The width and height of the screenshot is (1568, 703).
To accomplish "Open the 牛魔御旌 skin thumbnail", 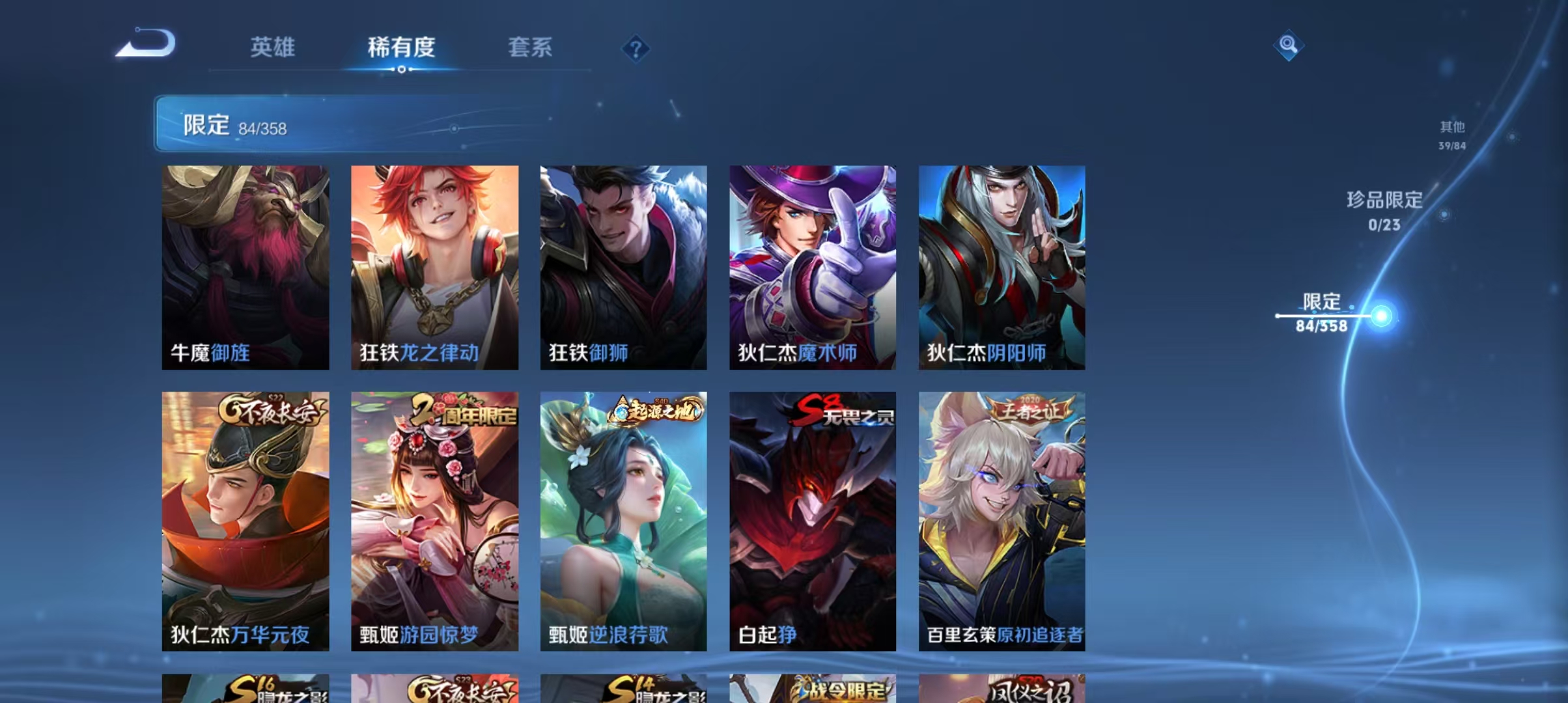I will pos(245,267).
